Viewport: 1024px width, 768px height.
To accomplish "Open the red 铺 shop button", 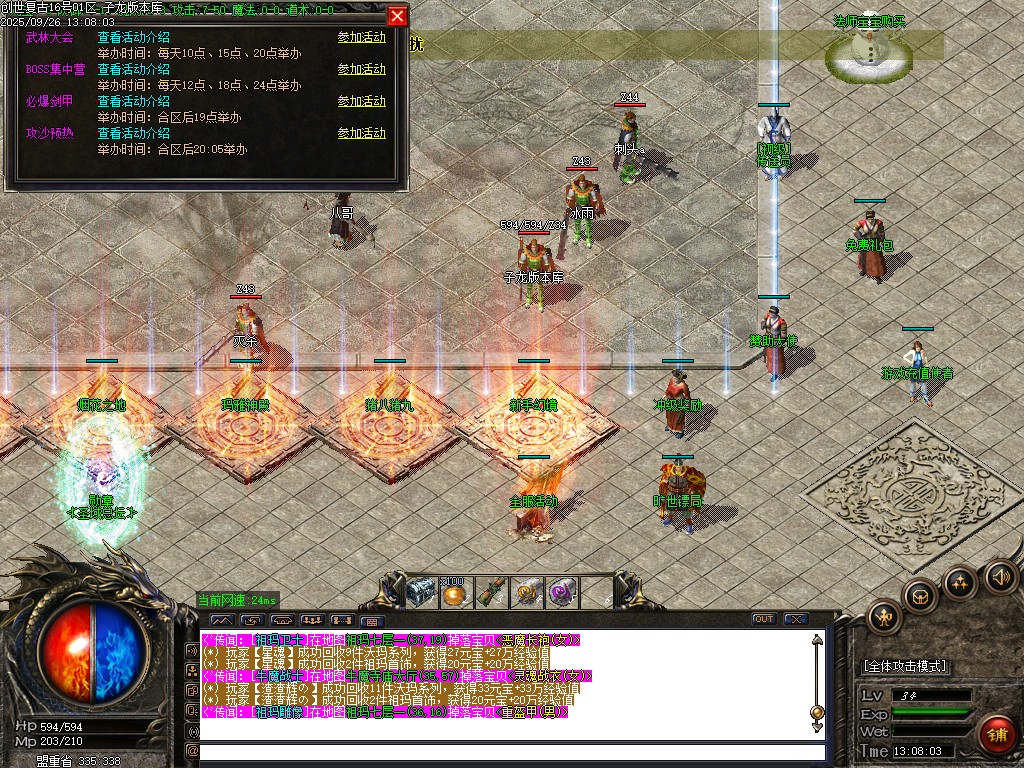I will tap(996, 735).
